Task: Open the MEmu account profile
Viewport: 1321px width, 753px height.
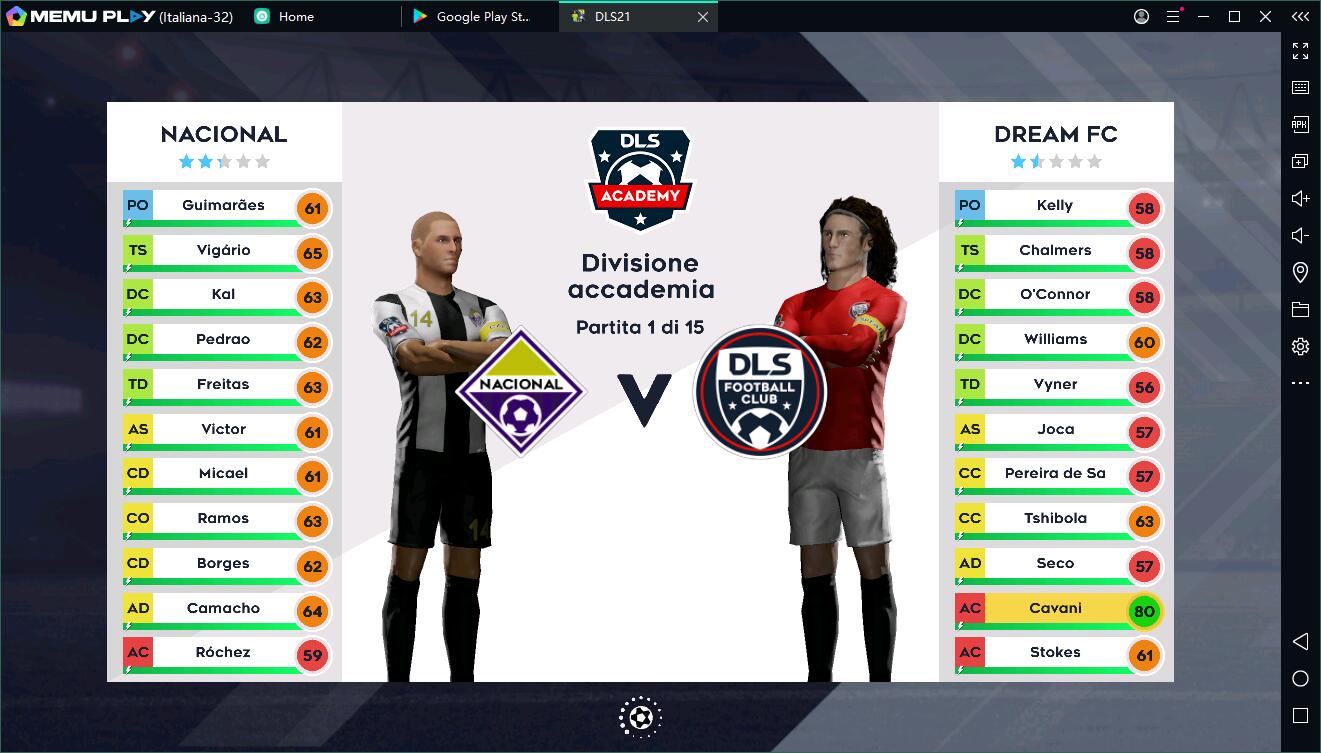Action: point(1140,16)
